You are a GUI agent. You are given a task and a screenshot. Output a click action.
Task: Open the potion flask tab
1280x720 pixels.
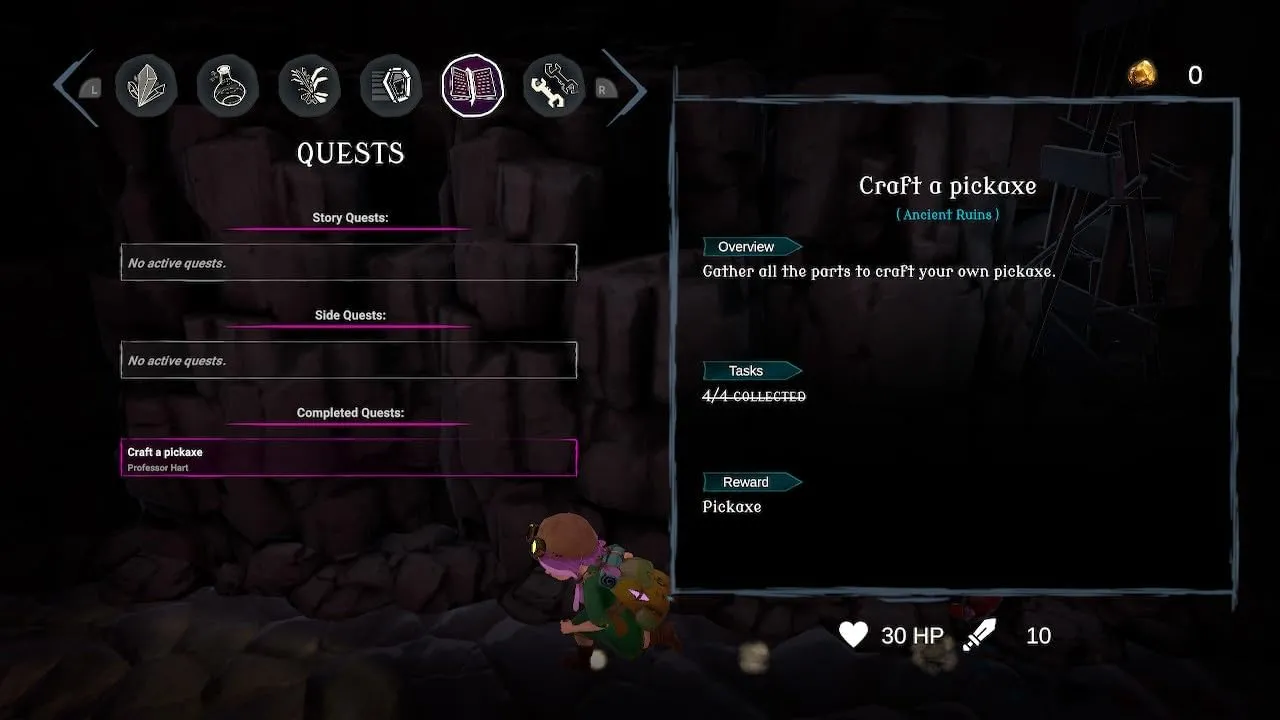click(x=228, y=86)
